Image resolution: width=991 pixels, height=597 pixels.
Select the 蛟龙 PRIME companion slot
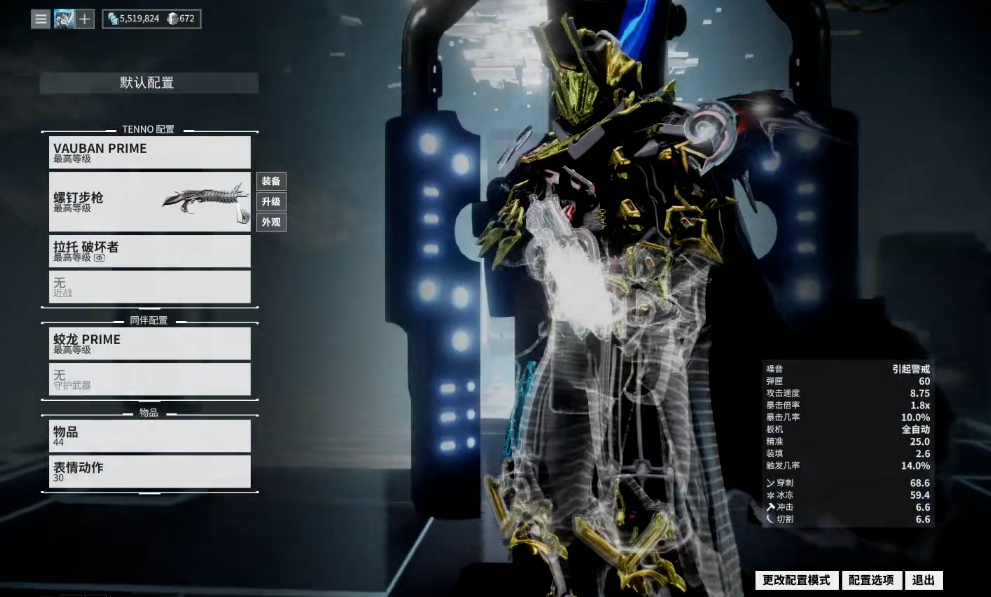pos(150,343)
